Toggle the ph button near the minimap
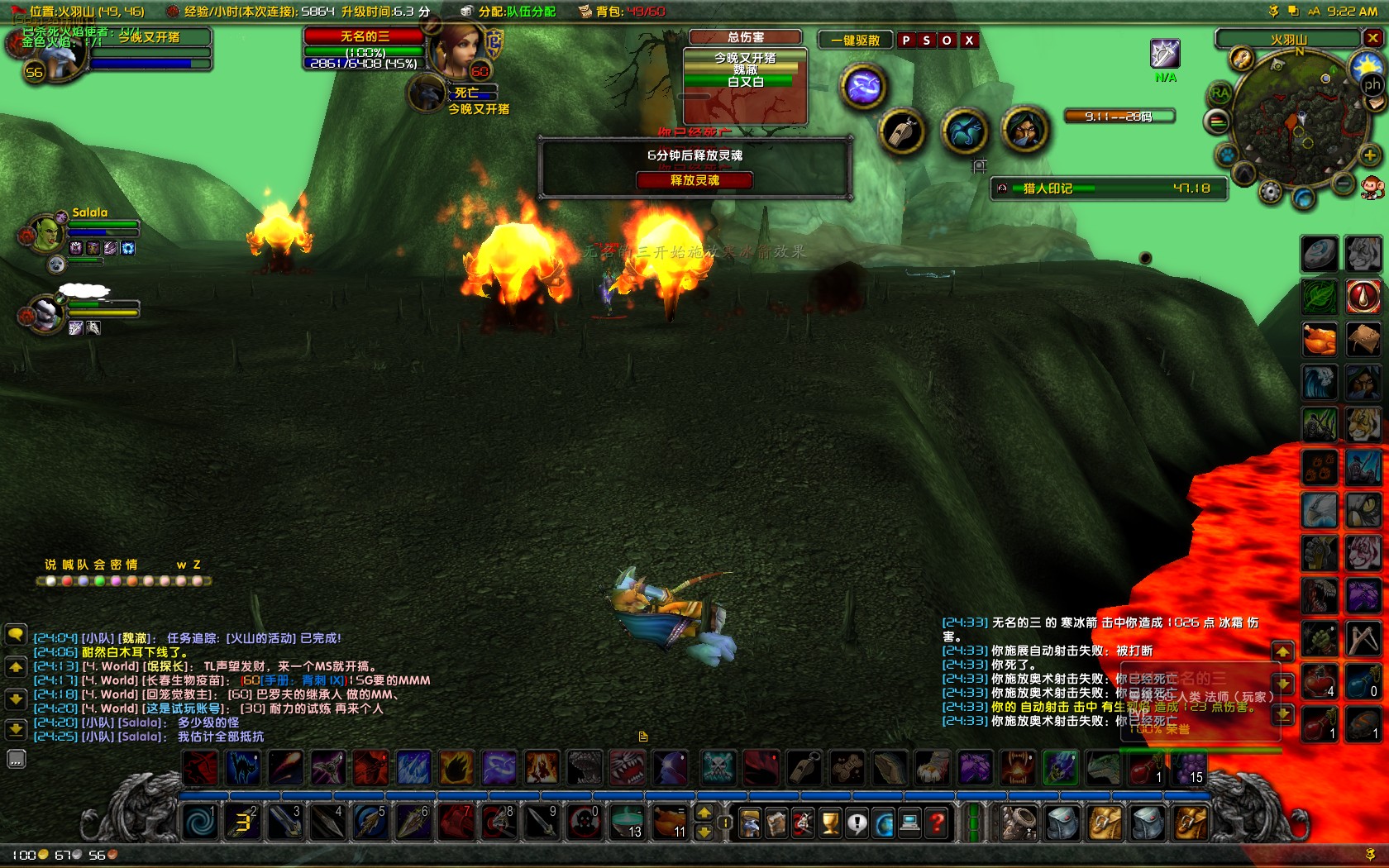 pos(1372,85)
